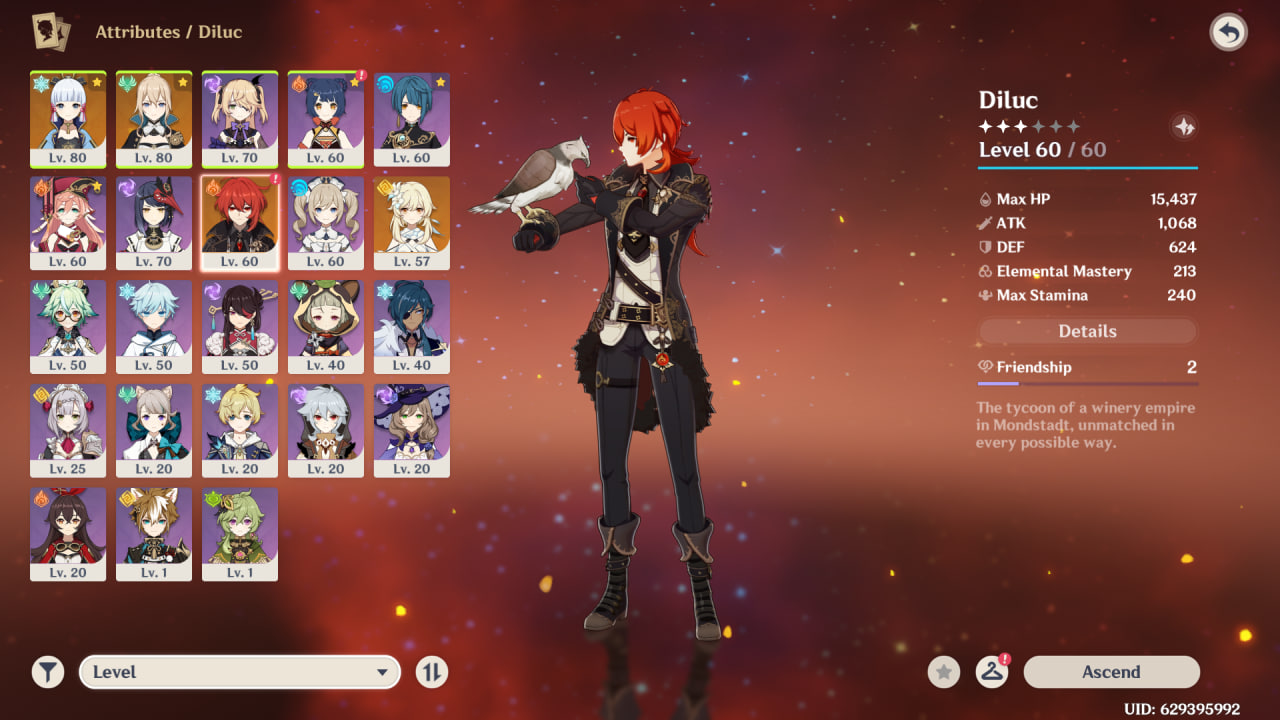Select Kaeya's Lv. 40 card
The image size is (1280, 720).
[x=412, y=327]
